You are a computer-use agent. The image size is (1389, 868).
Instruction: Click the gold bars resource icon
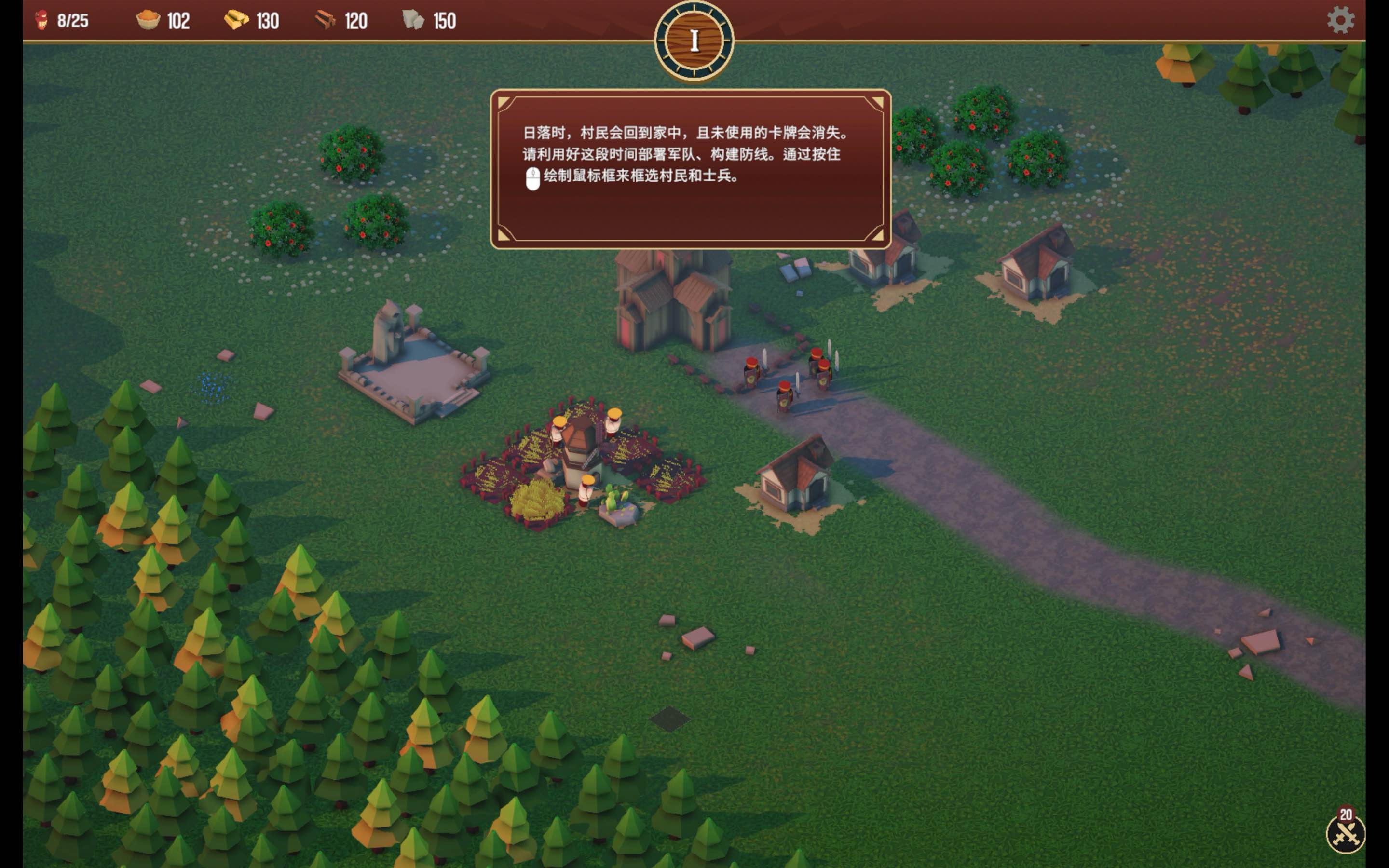[236, 19]
